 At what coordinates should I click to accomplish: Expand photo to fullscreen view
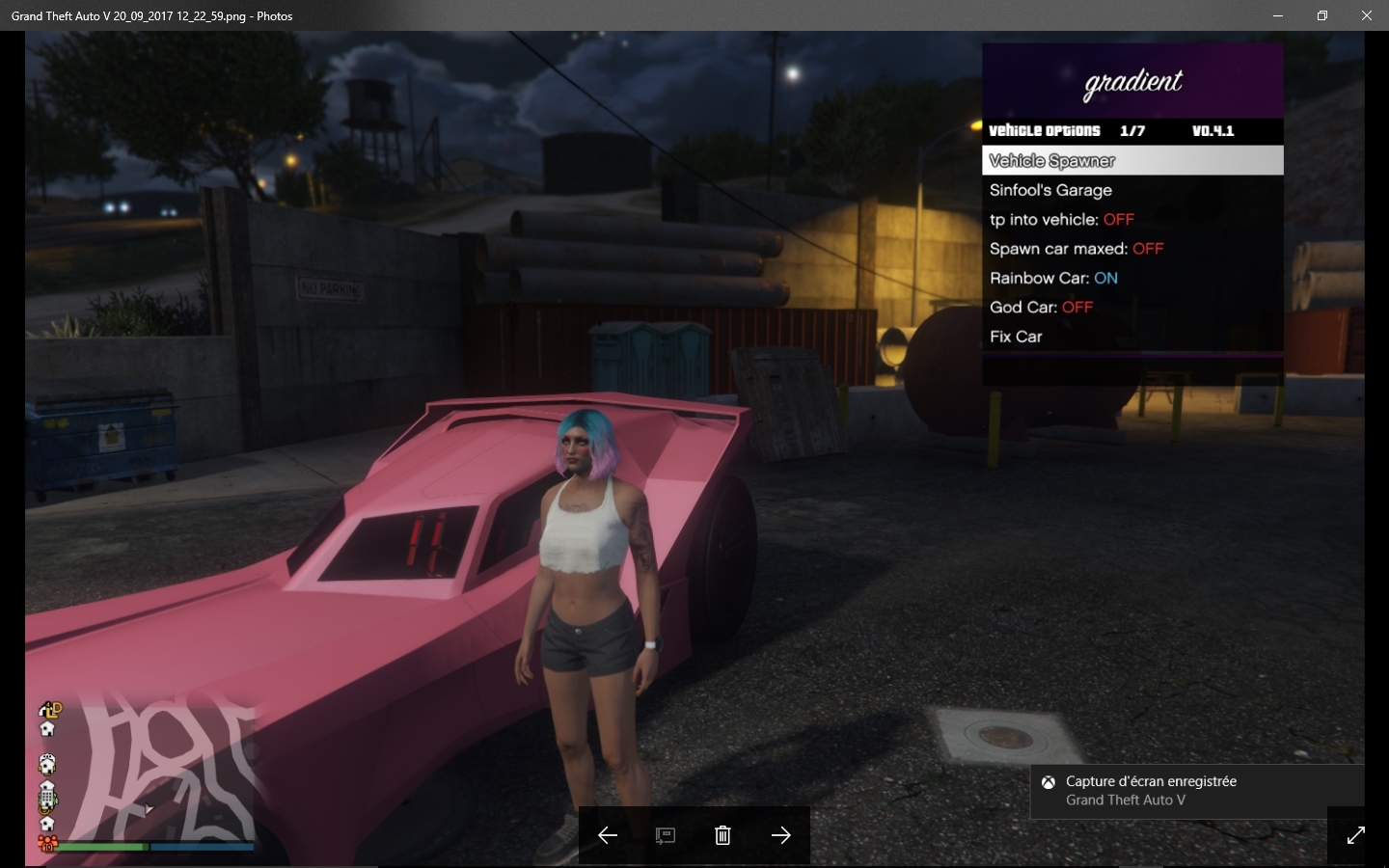point(1355,835)
